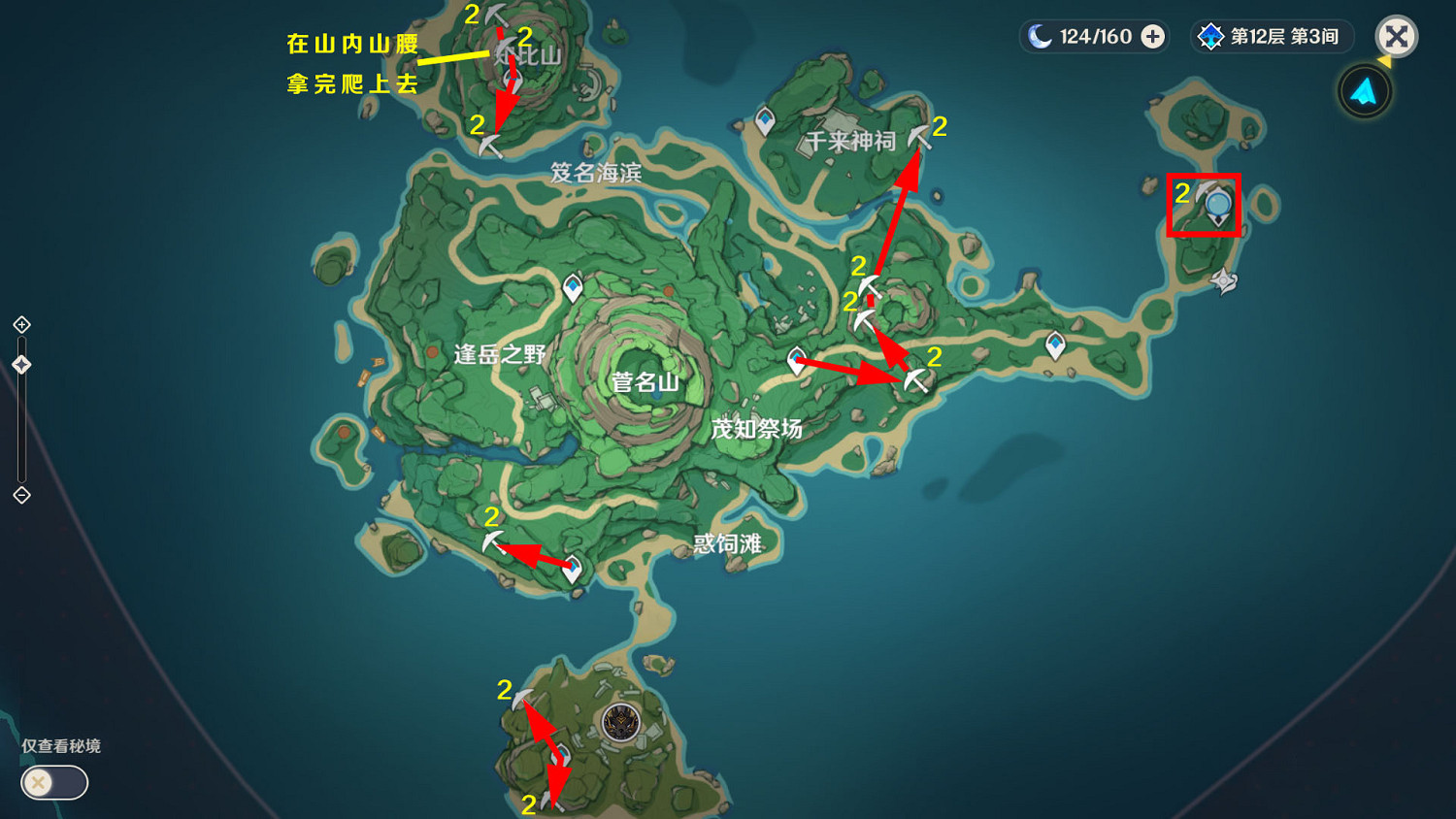Click the zoom-in diamond above the slider
Viewport: 1456px width, 819px height.
pyautogui.click(x=21, y=324)
